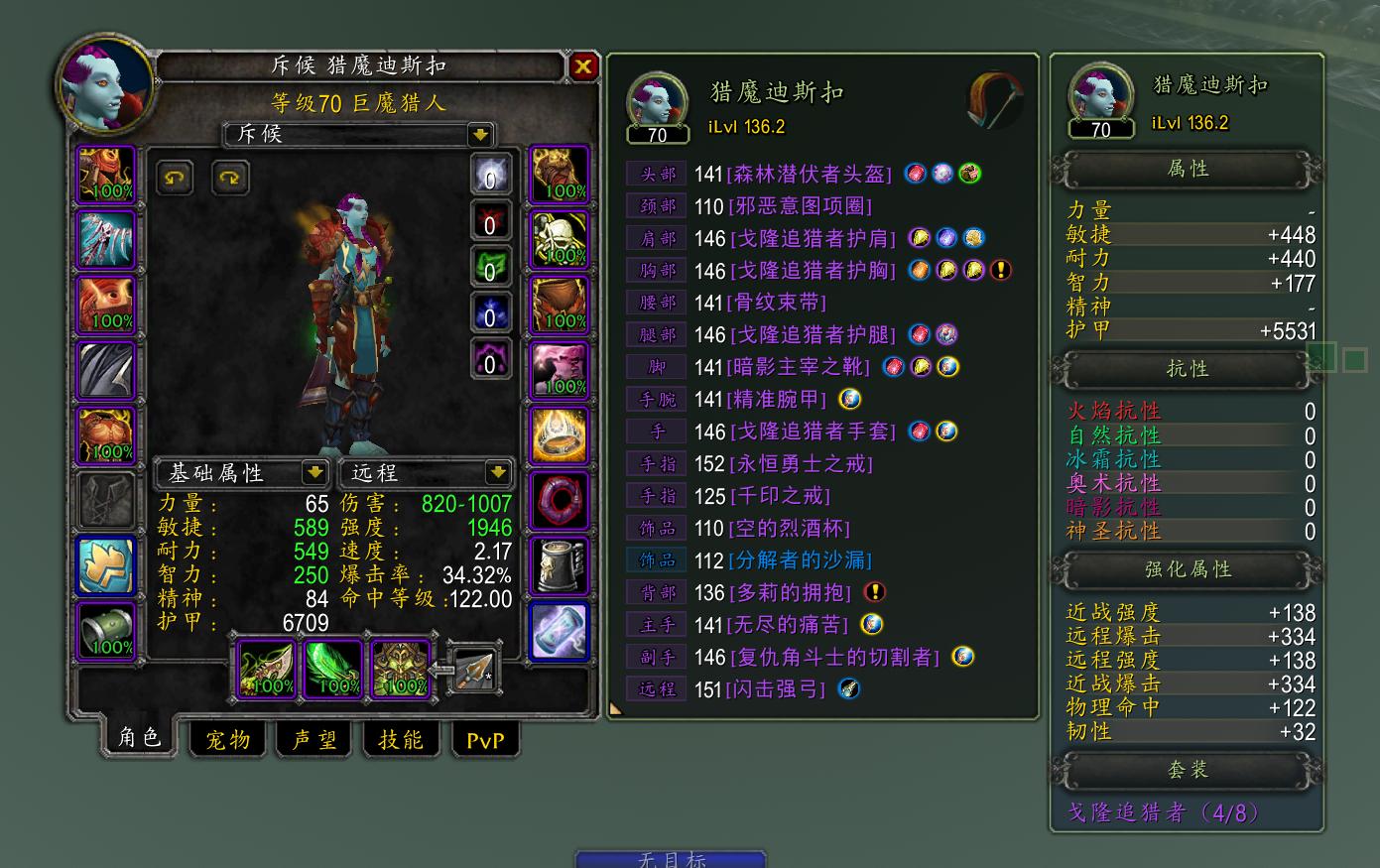1380x868 pixels.
Task: Click the rotate-left model arrow icon
Action: [175, 178]
